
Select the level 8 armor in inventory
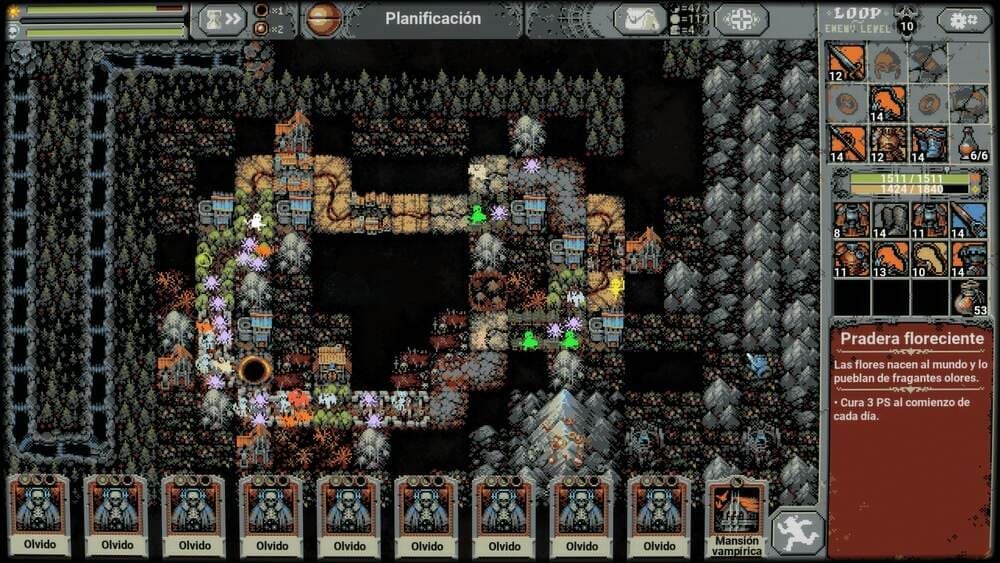tap(850, 220)
